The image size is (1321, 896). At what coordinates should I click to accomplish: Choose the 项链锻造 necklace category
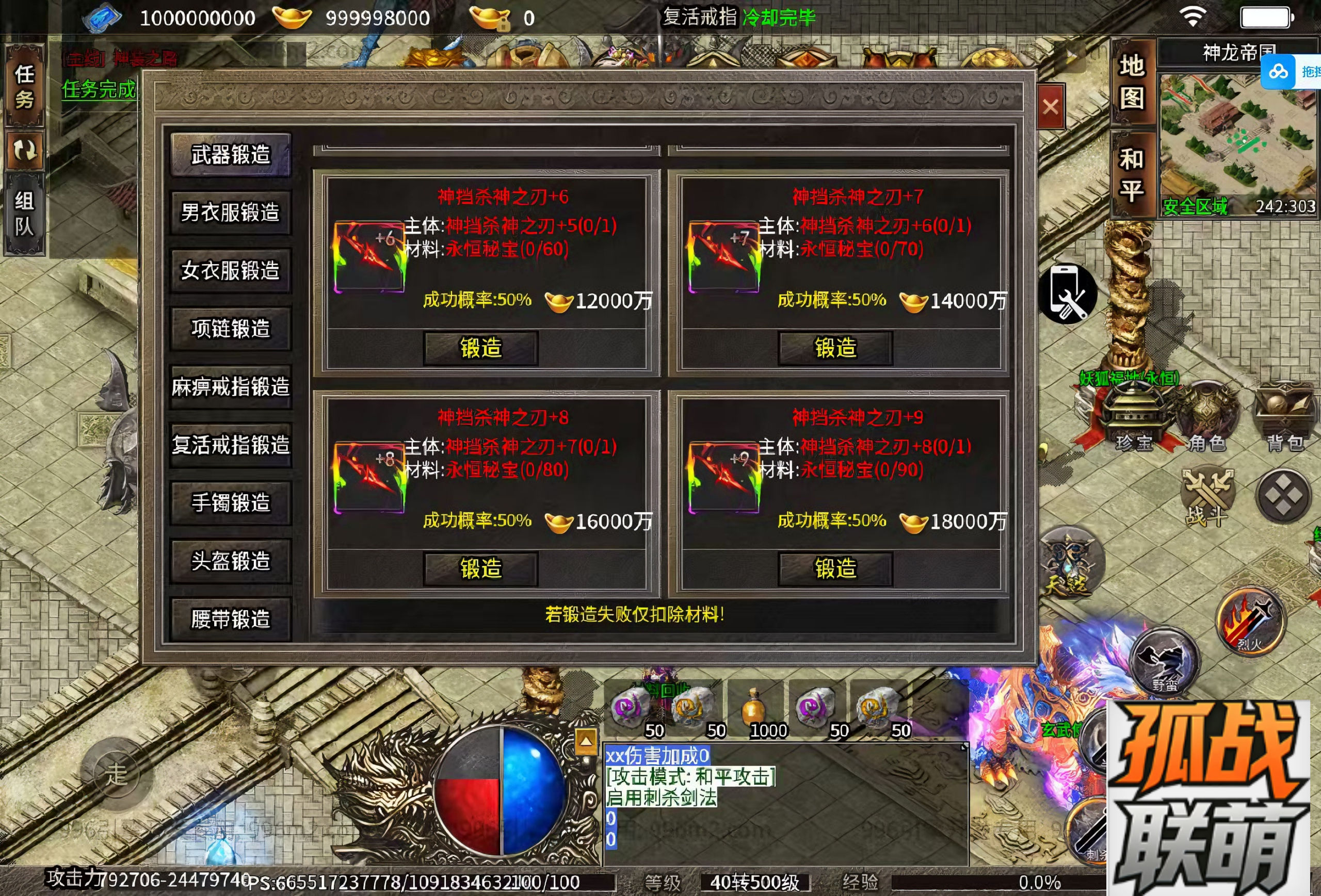click(230, 329)
